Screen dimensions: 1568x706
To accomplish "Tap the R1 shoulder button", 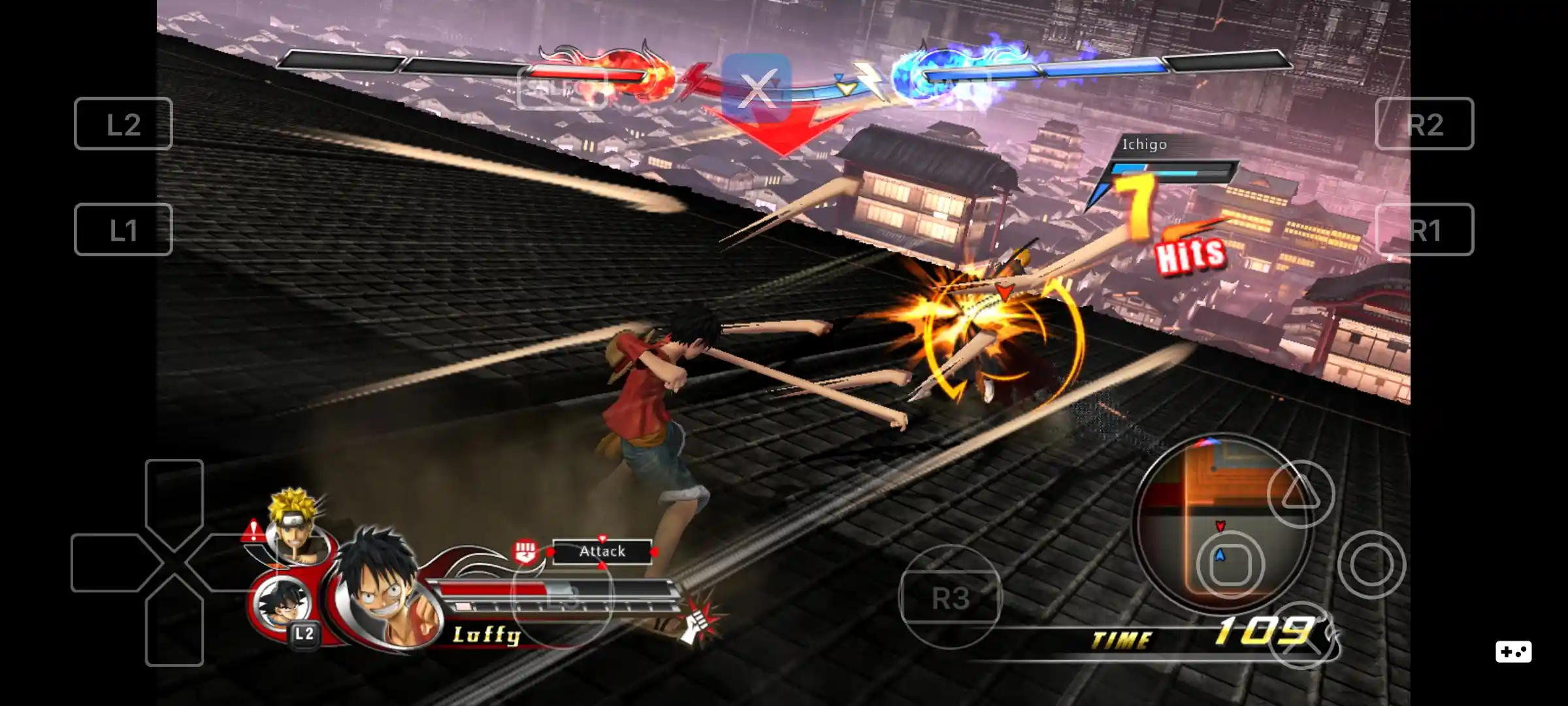I will [1426, 230].
